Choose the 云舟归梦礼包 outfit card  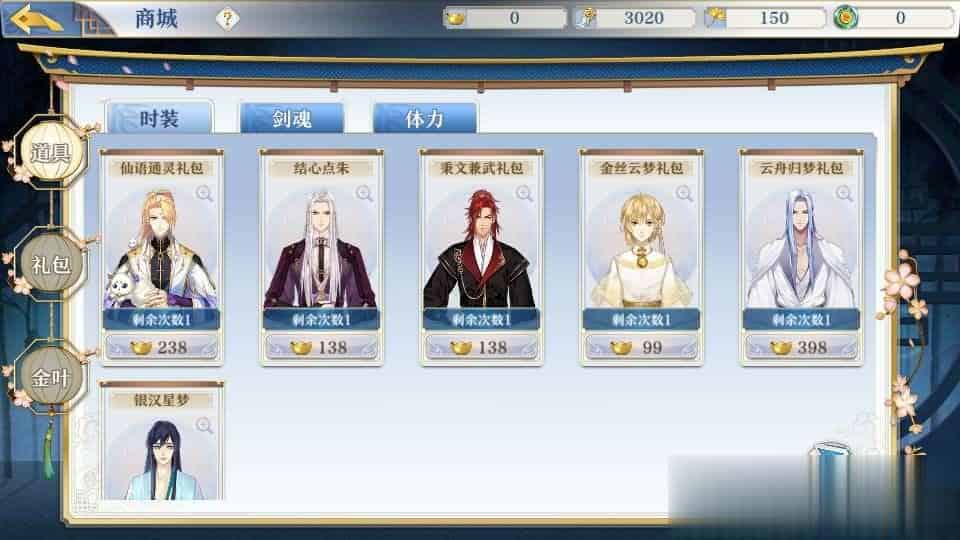[x=801, y=245]
